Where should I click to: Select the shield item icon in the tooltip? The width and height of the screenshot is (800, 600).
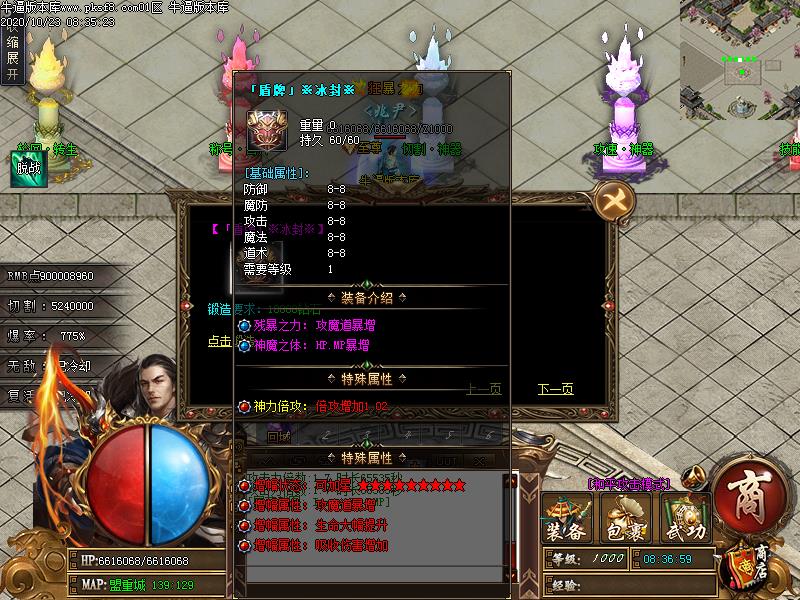[266, 130]
